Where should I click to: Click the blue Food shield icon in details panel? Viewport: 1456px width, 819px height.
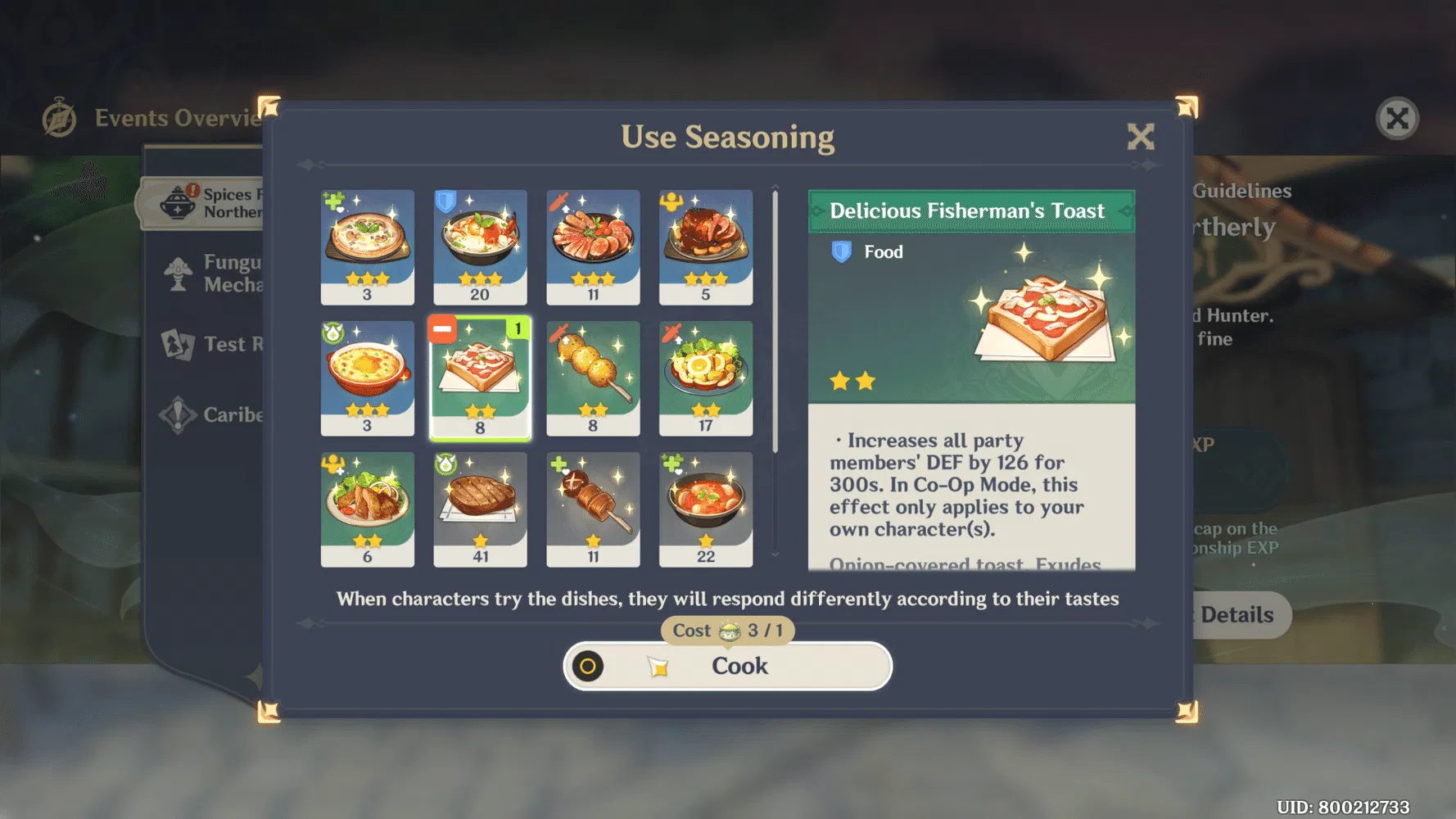point(841,251)
